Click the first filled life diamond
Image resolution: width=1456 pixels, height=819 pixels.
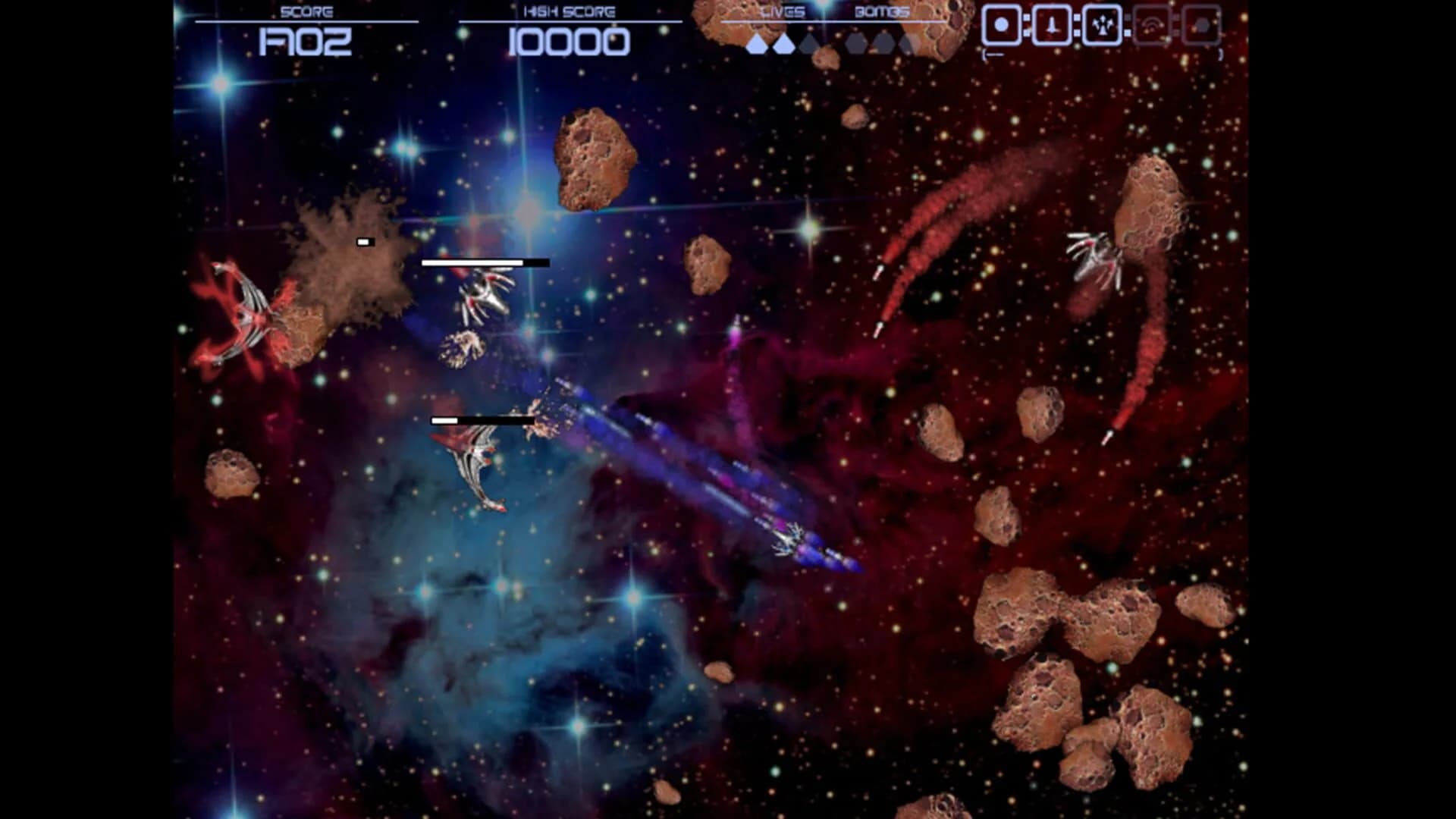coord(757,43)
